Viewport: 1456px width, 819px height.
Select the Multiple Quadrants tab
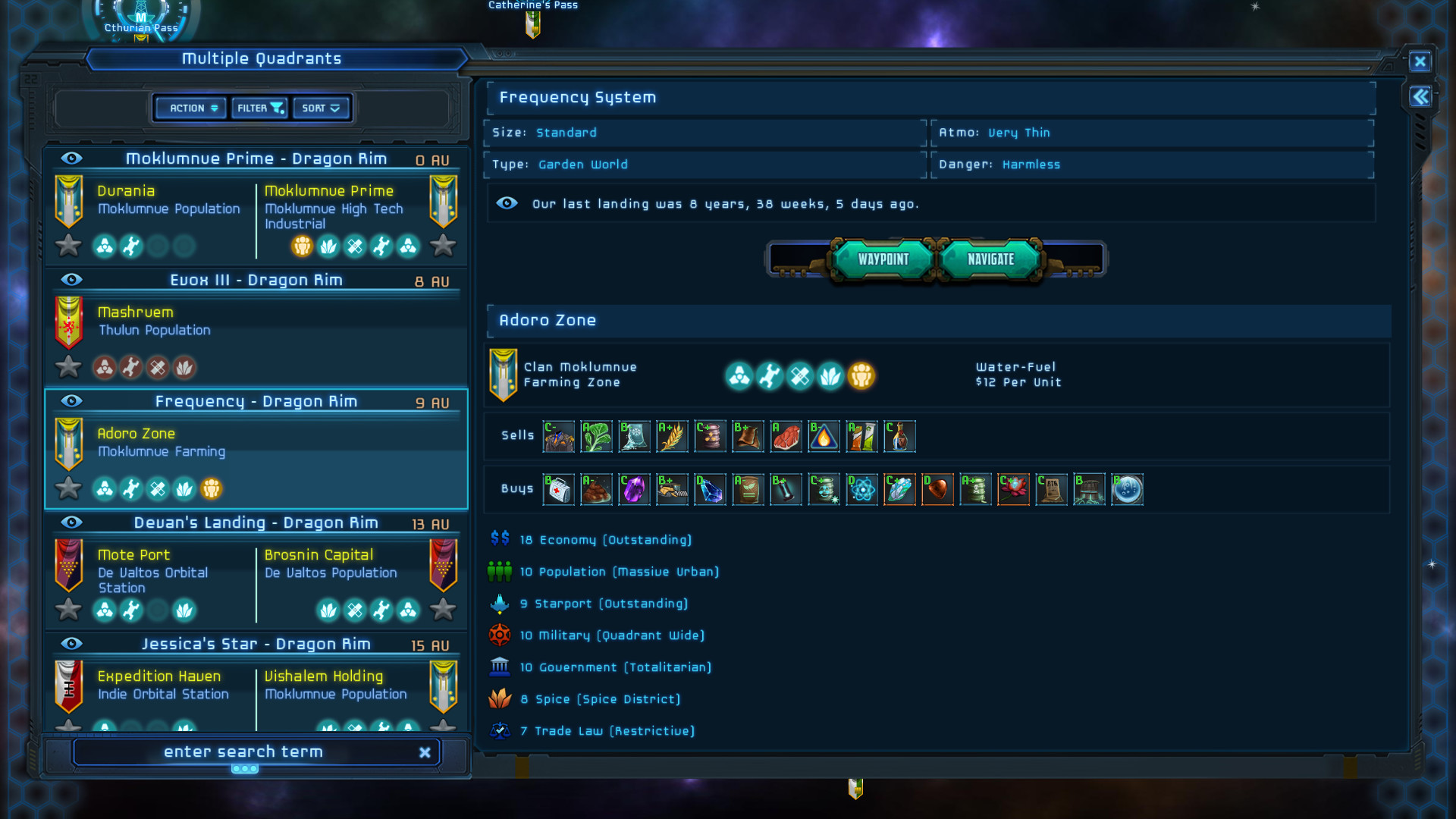tap(261, 58)
